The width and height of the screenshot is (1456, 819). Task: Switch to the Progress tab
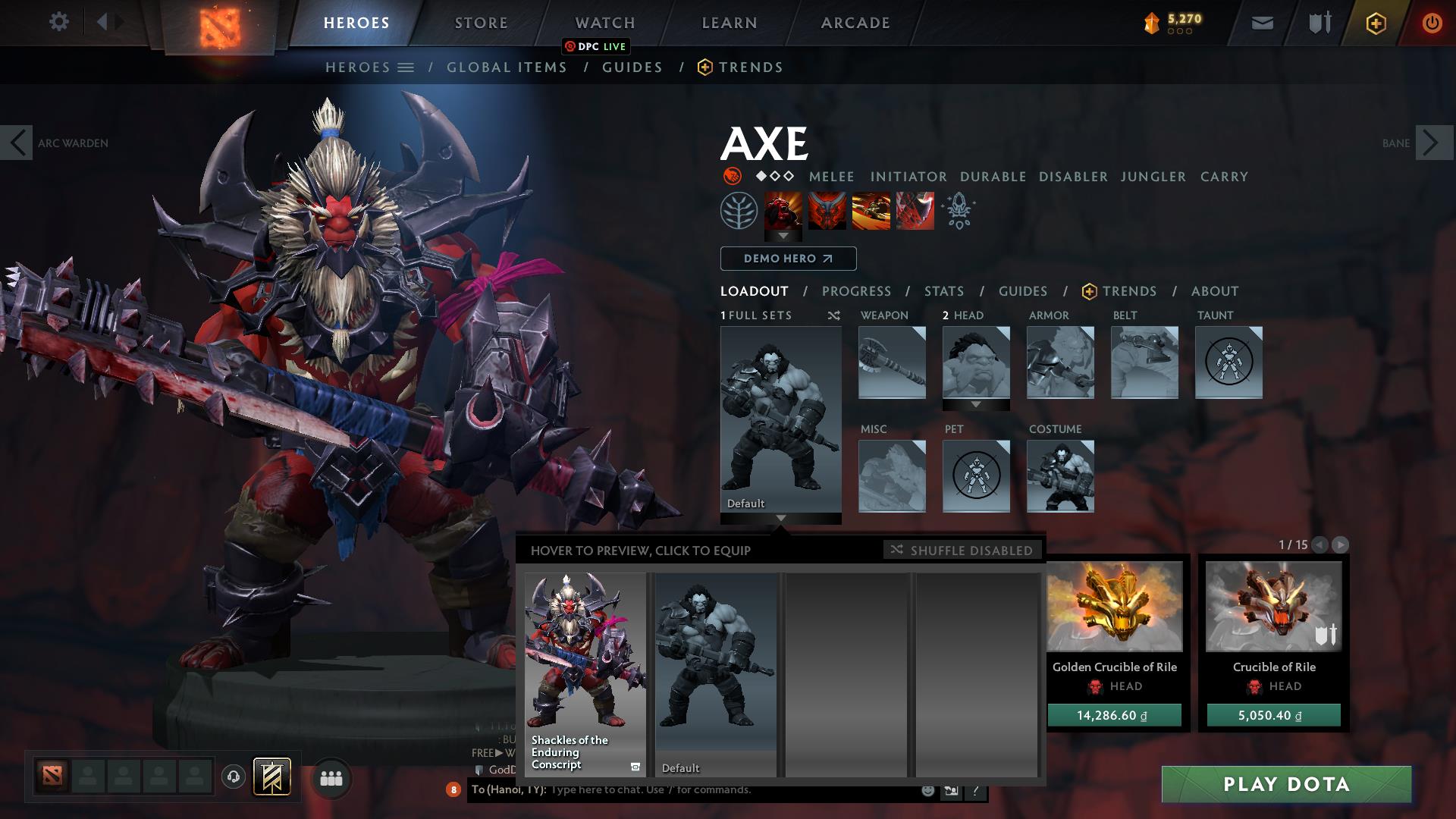[x=857, y=290]
